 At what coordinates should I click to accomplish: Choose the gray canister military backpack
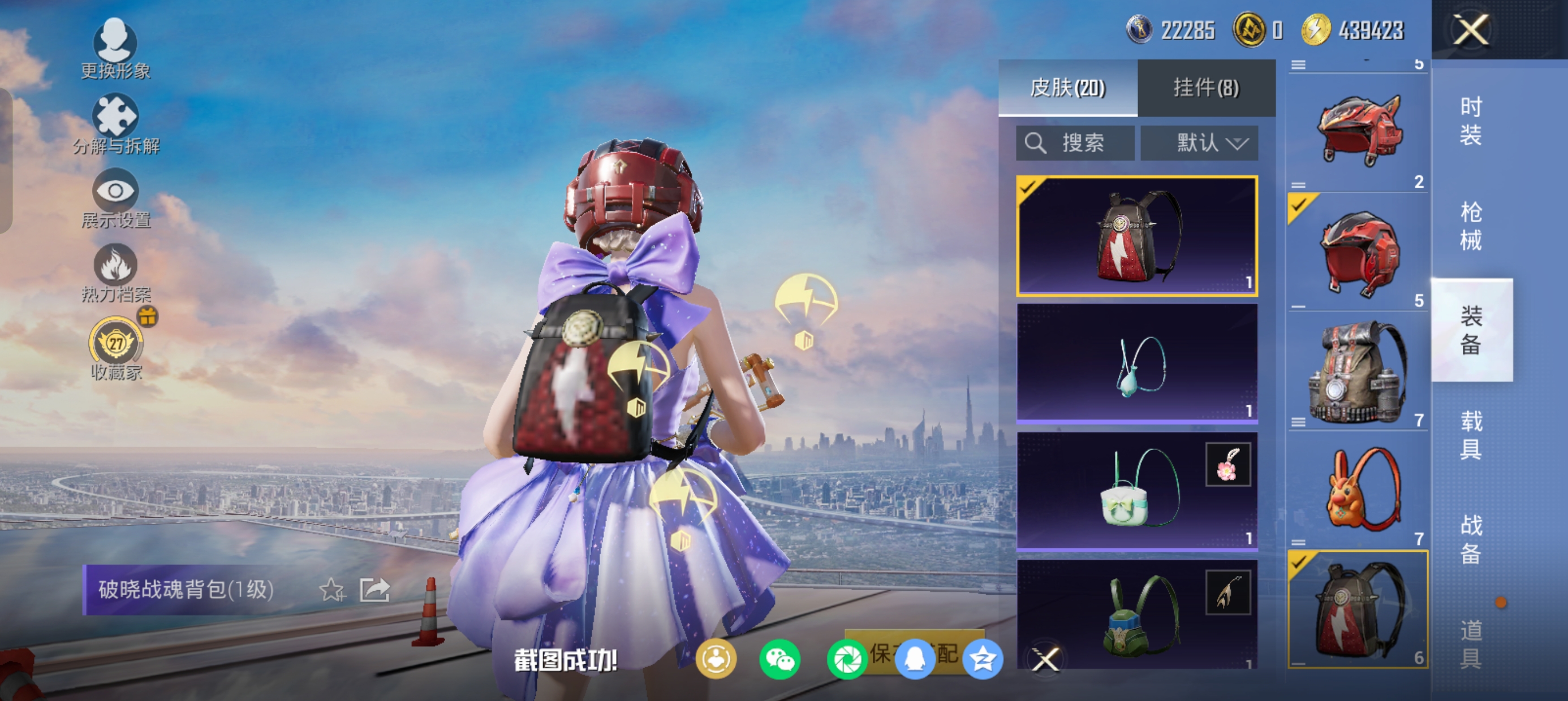[1358, 373]
